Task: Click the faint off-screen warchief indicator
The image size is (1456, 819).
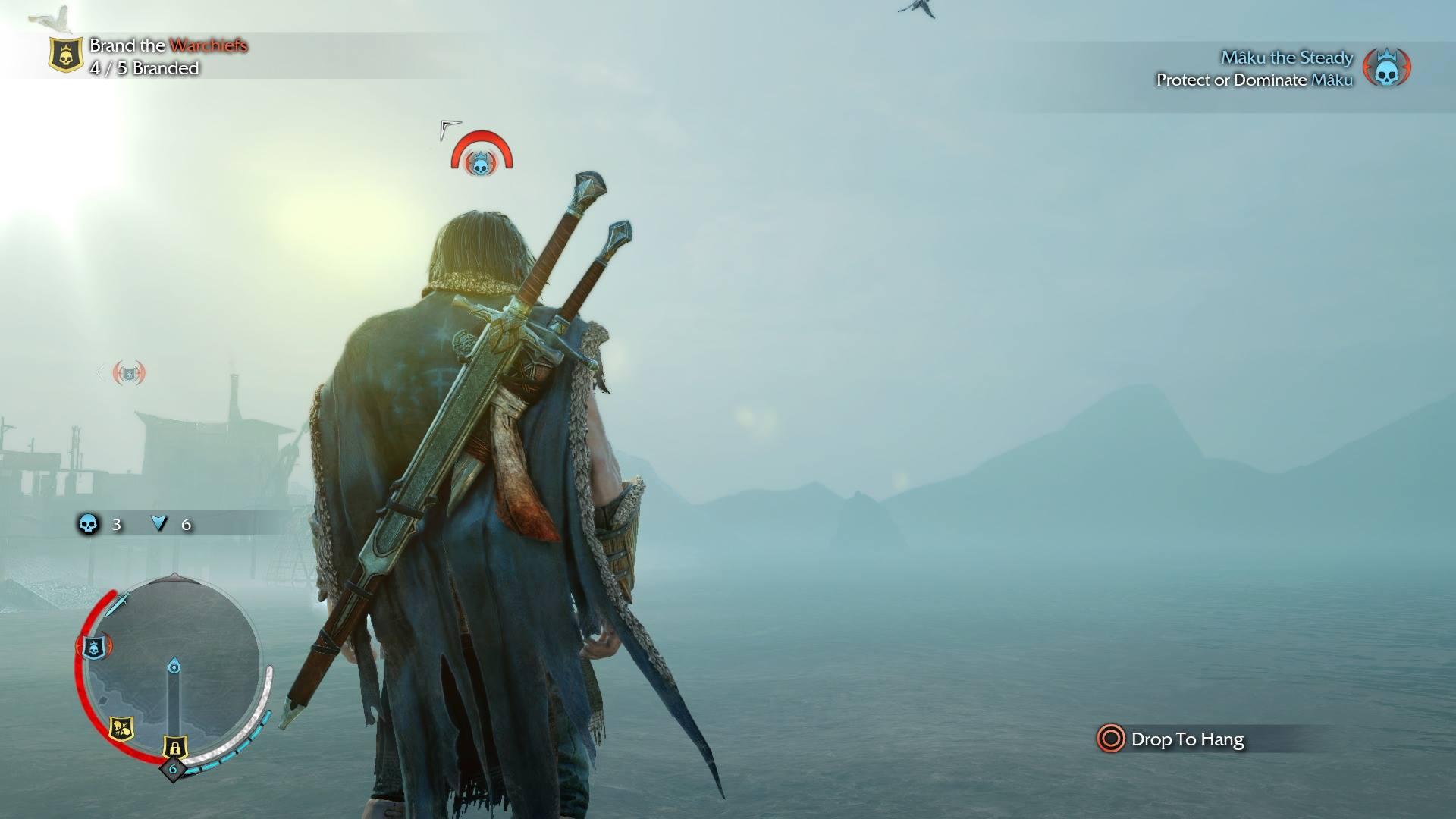Action: tap(128, 372)
